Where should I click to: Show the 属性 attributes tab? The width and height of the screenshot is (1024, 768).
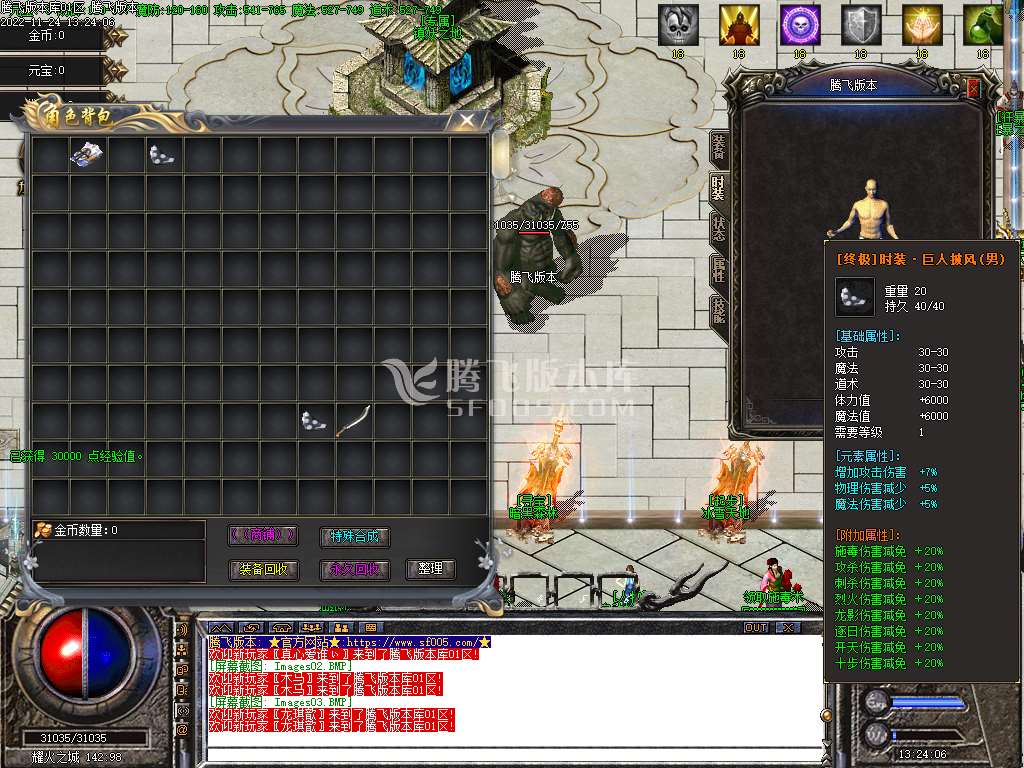(718, 269)
